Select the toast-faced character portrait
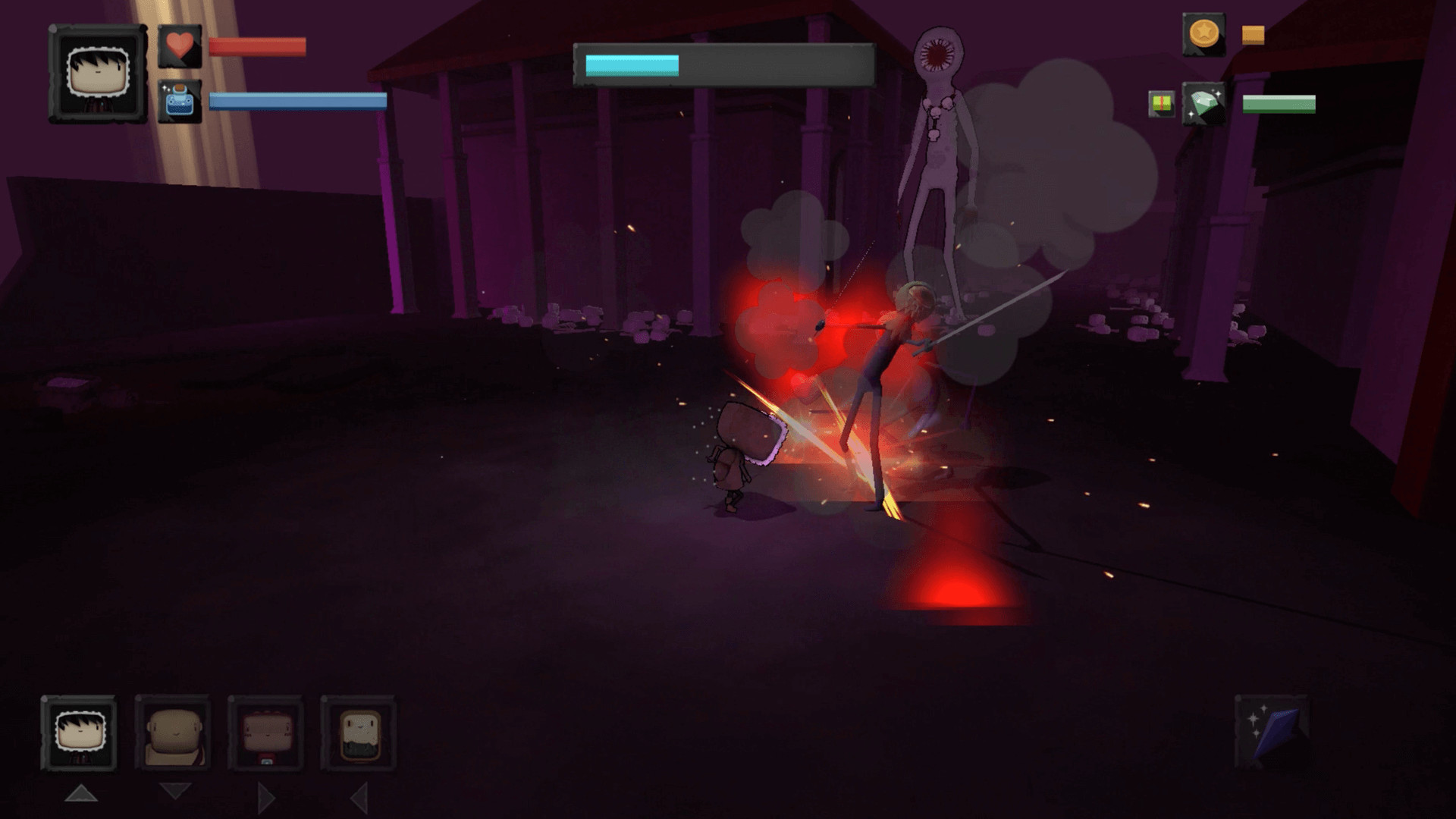Image resolution: width=1456 pixels, height=819 pixels. pyautogui.click(x=358, y=733)
